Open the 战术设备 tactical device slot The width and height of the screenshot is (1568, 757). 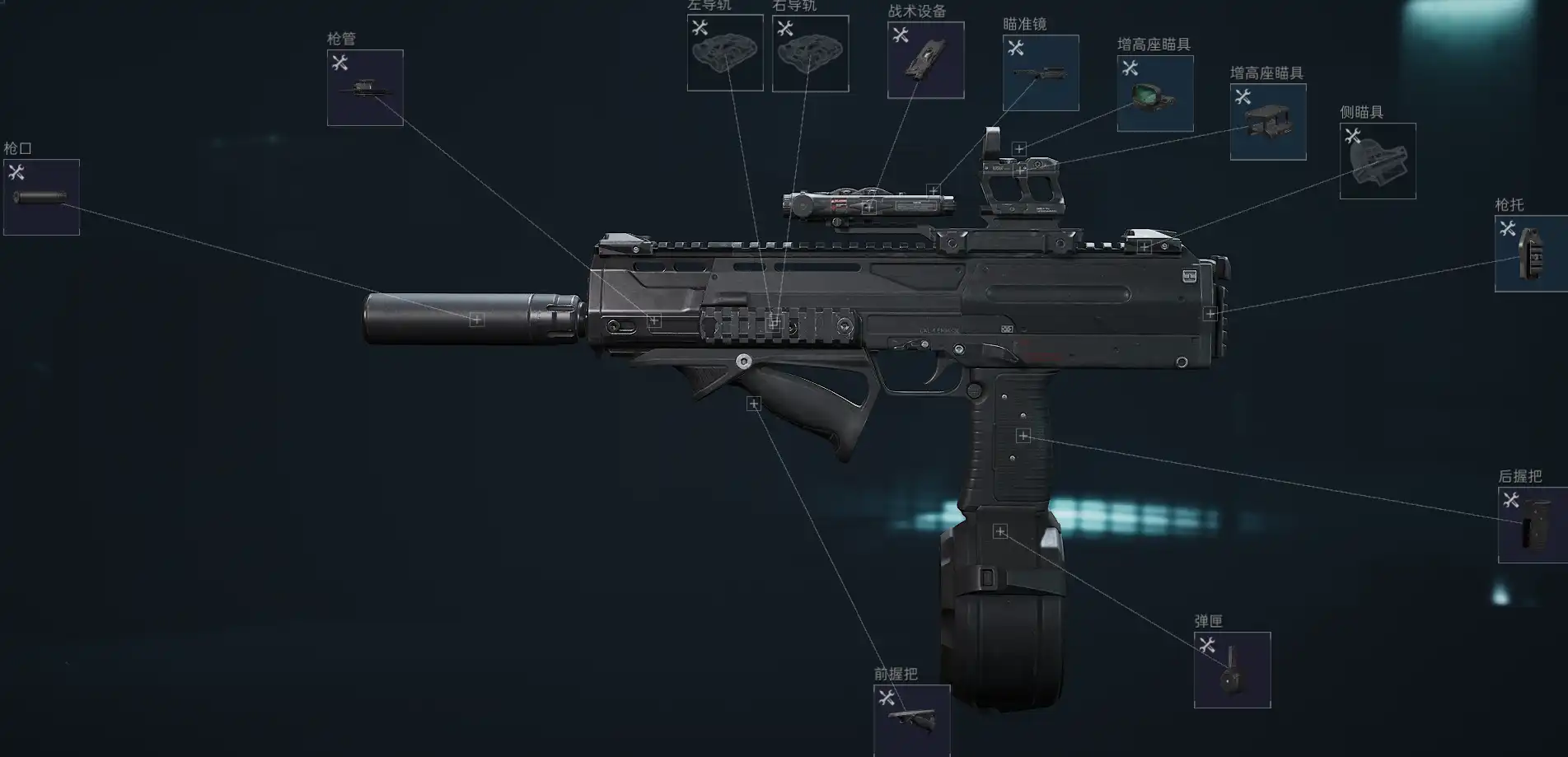pos(925,60)
